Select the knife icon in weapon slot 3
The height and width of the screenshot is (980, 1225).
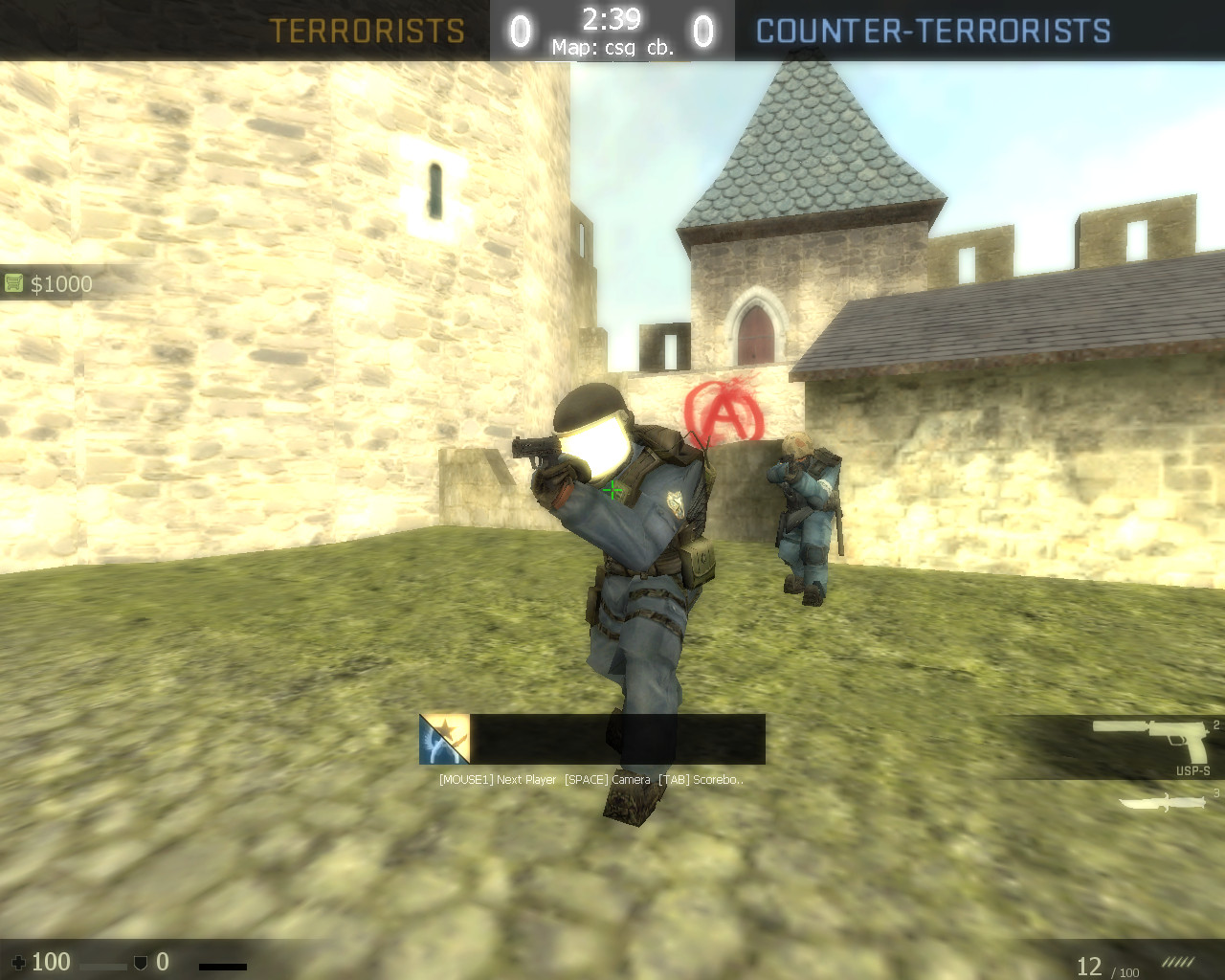pos(1161,804)
